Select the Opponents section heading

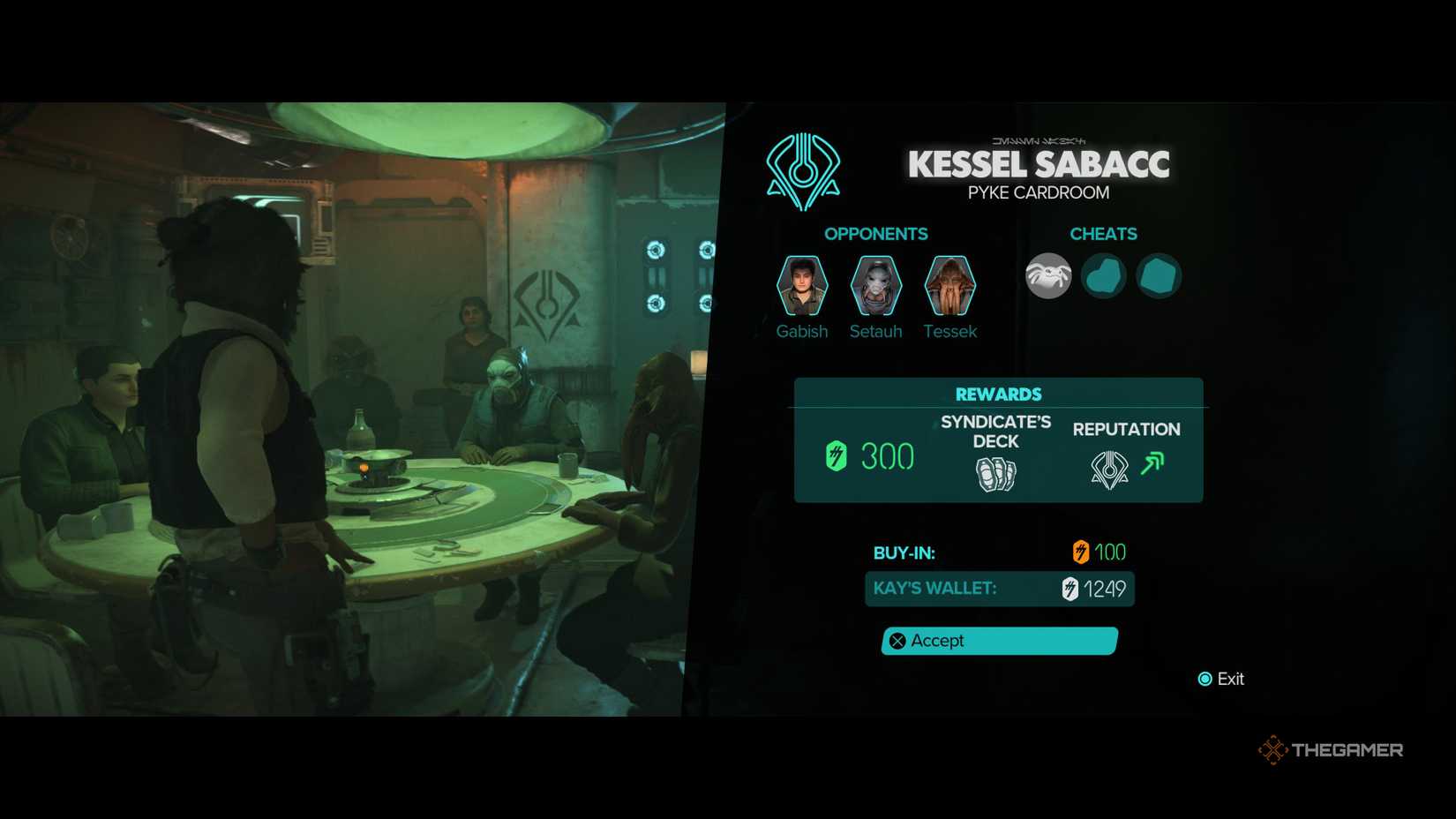(x=876, y=234)
